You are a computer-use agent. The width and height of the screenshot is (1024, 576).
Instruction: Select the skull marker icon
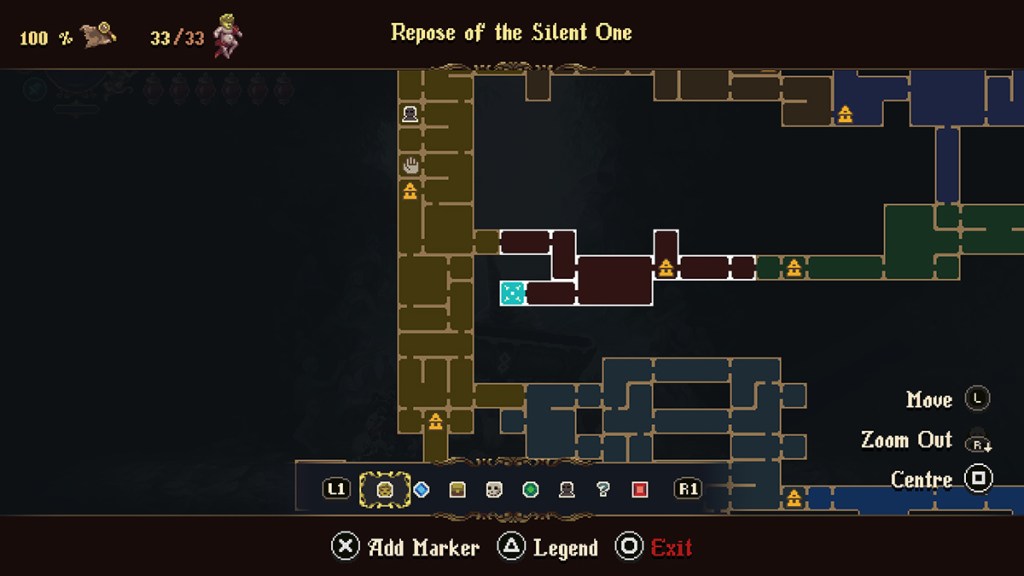pyautogui.click(x=494, y=490)
